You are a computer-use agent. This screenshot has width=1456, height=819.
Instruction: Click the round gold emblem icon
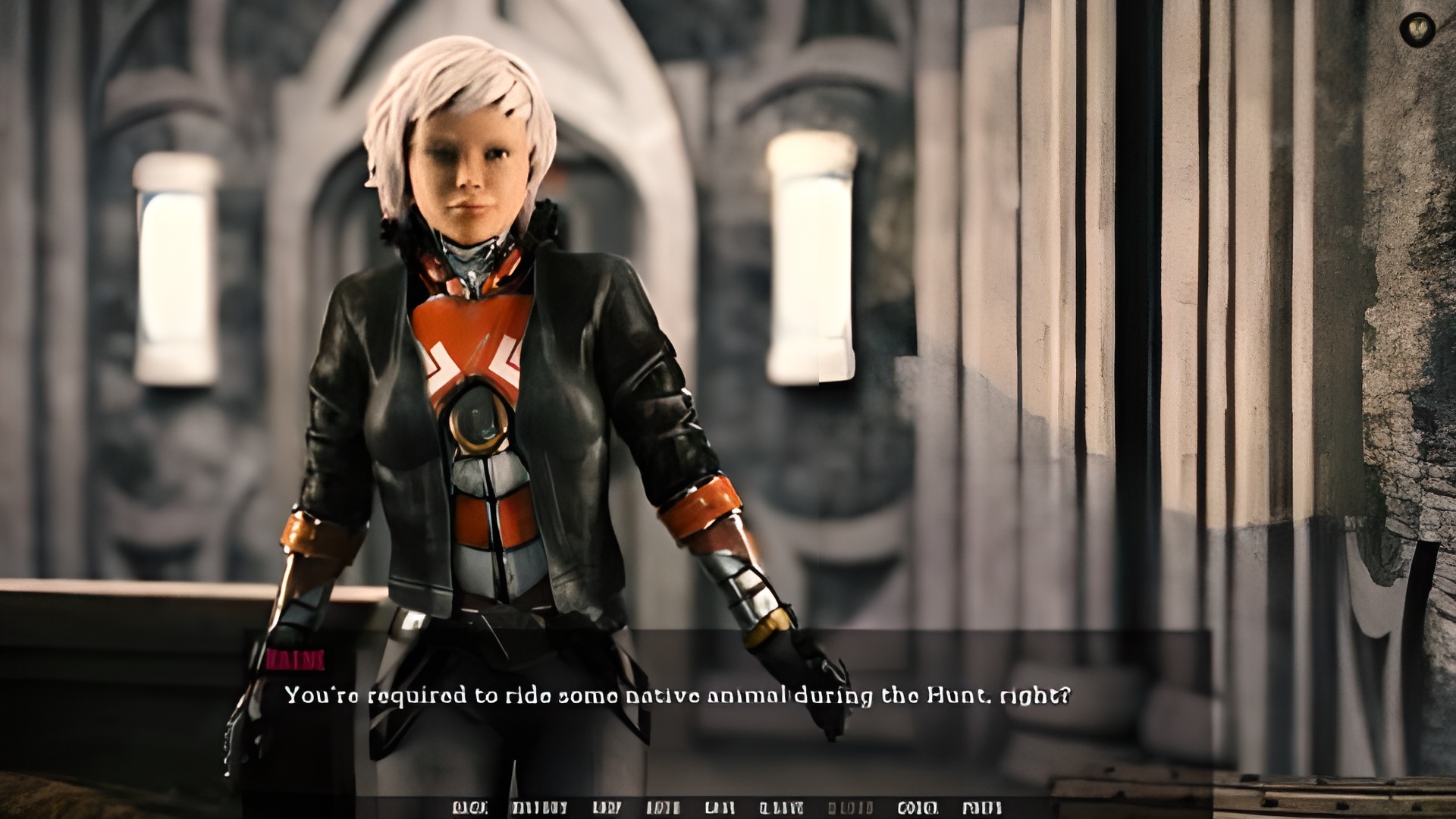click(1417, 30)
